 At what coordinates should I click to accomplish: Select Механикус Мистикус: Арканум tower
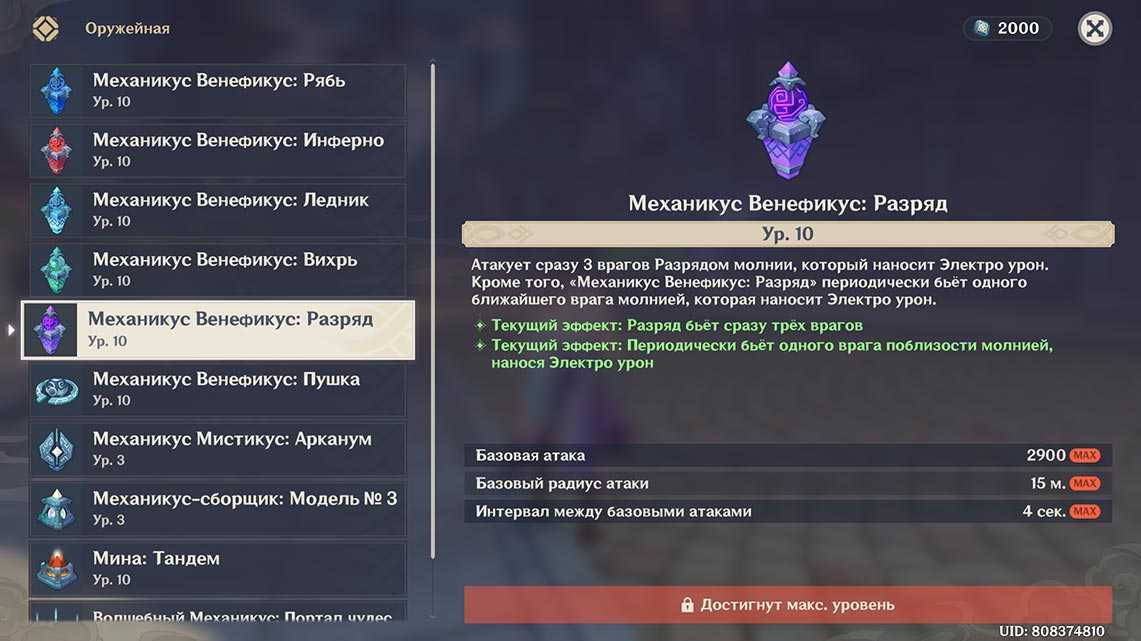click(218, 449)
